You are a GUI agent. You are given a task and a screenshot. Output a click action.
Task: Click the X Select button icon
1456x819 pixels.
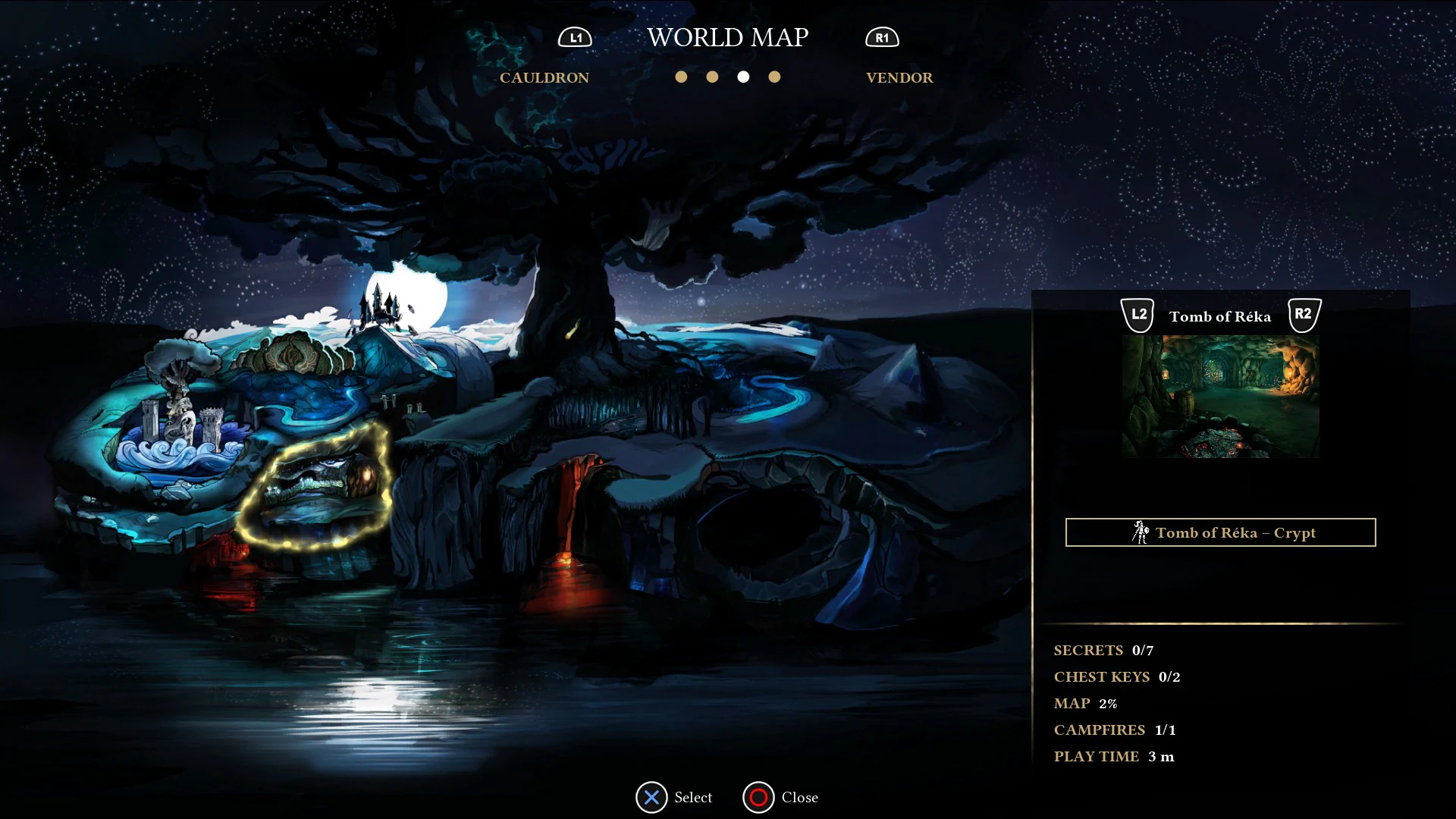point(651,797)
